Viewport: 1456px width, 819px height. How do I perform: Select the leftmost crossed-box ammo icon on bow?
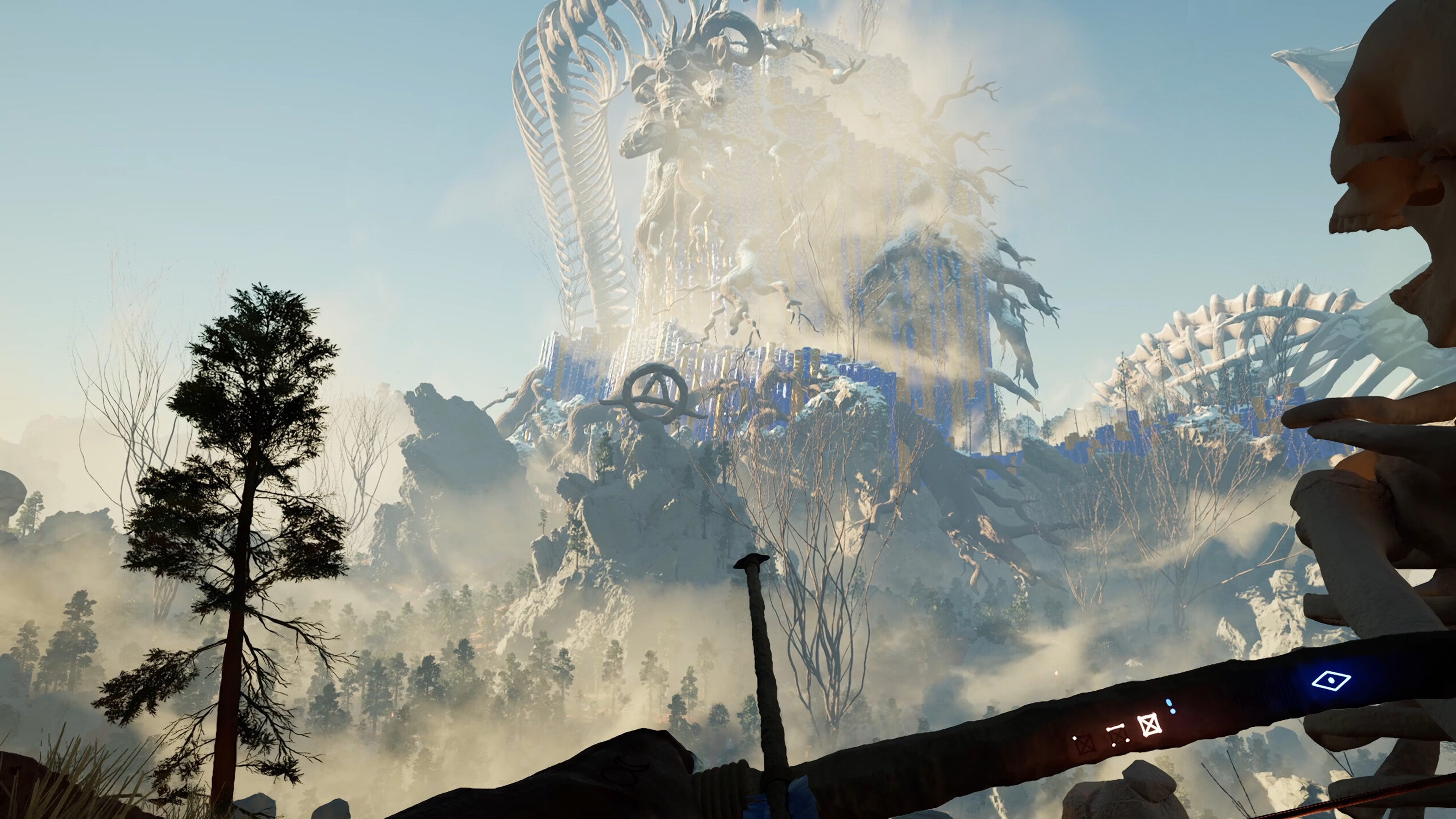[x=1084, y=744]
